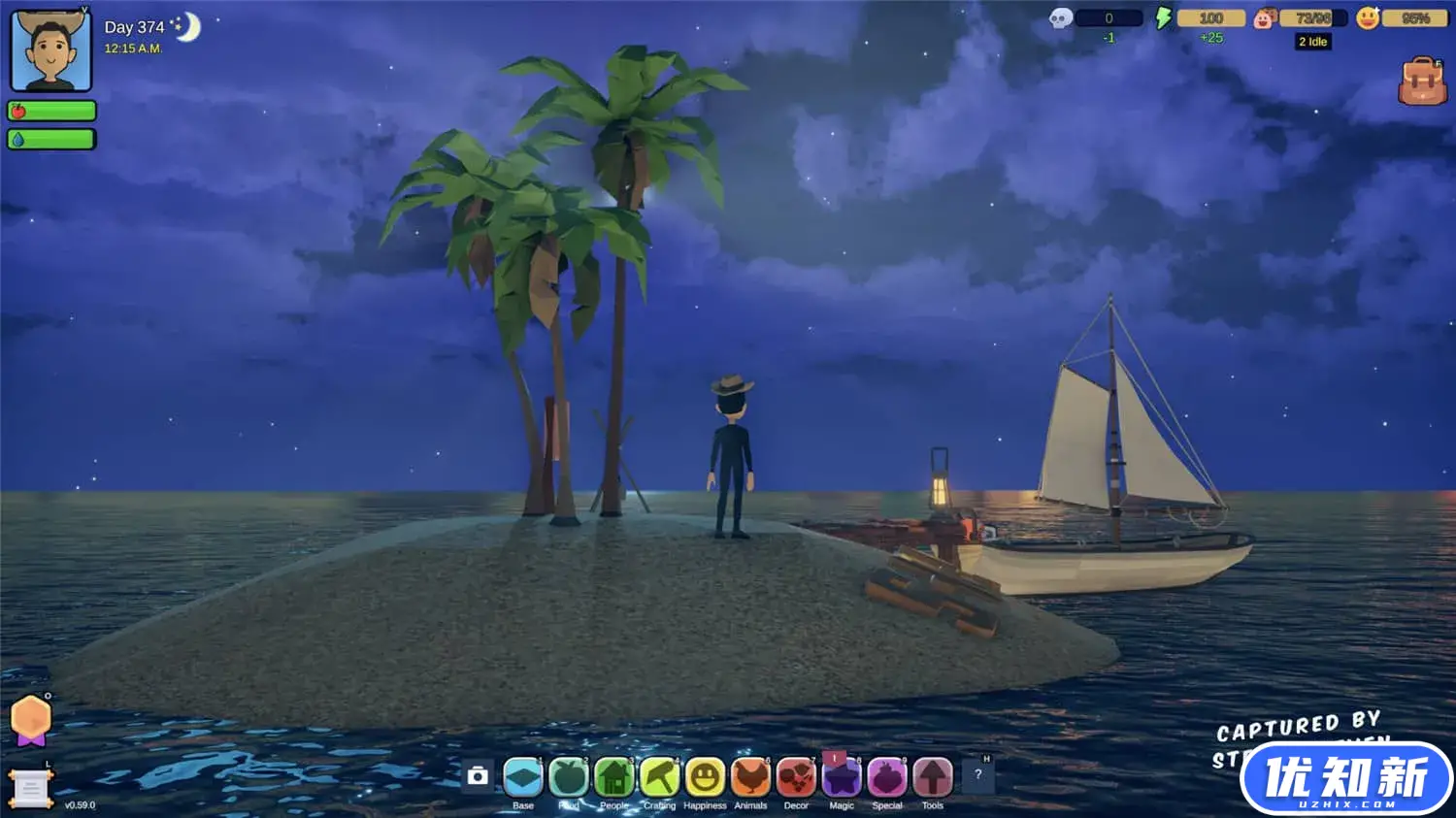The image size is (1456, 818).
Task: Click the camera photo mode button
Action: point(478,776)
